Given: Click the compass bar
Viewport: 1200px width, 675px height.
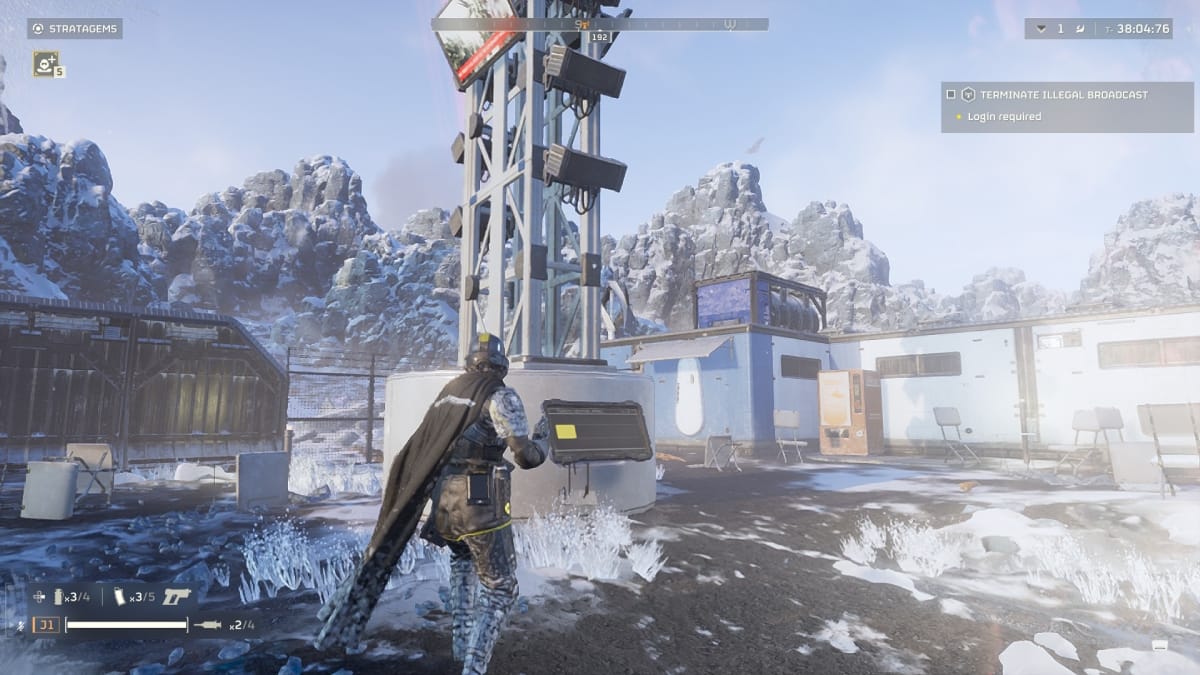Looking at the screenshot, I should (x=600, y=24).
